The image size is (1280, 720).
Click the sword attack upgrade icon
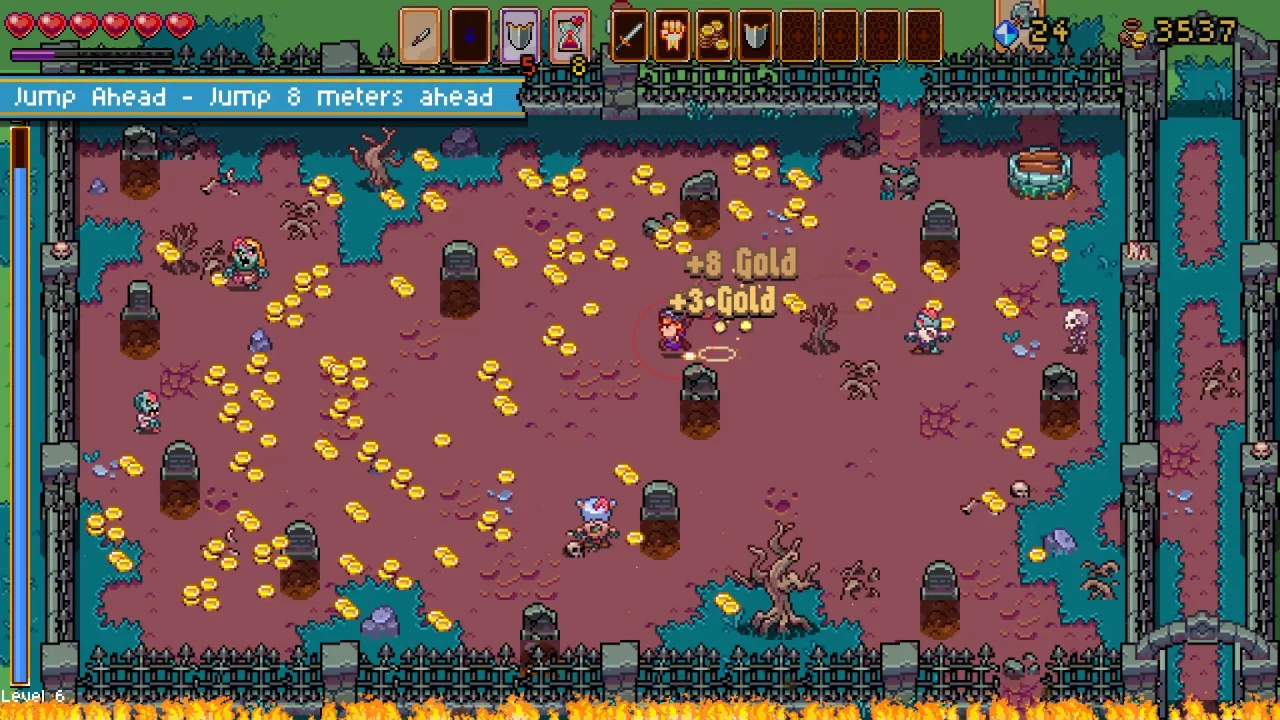pyautogui.click(x=630, y=36)
